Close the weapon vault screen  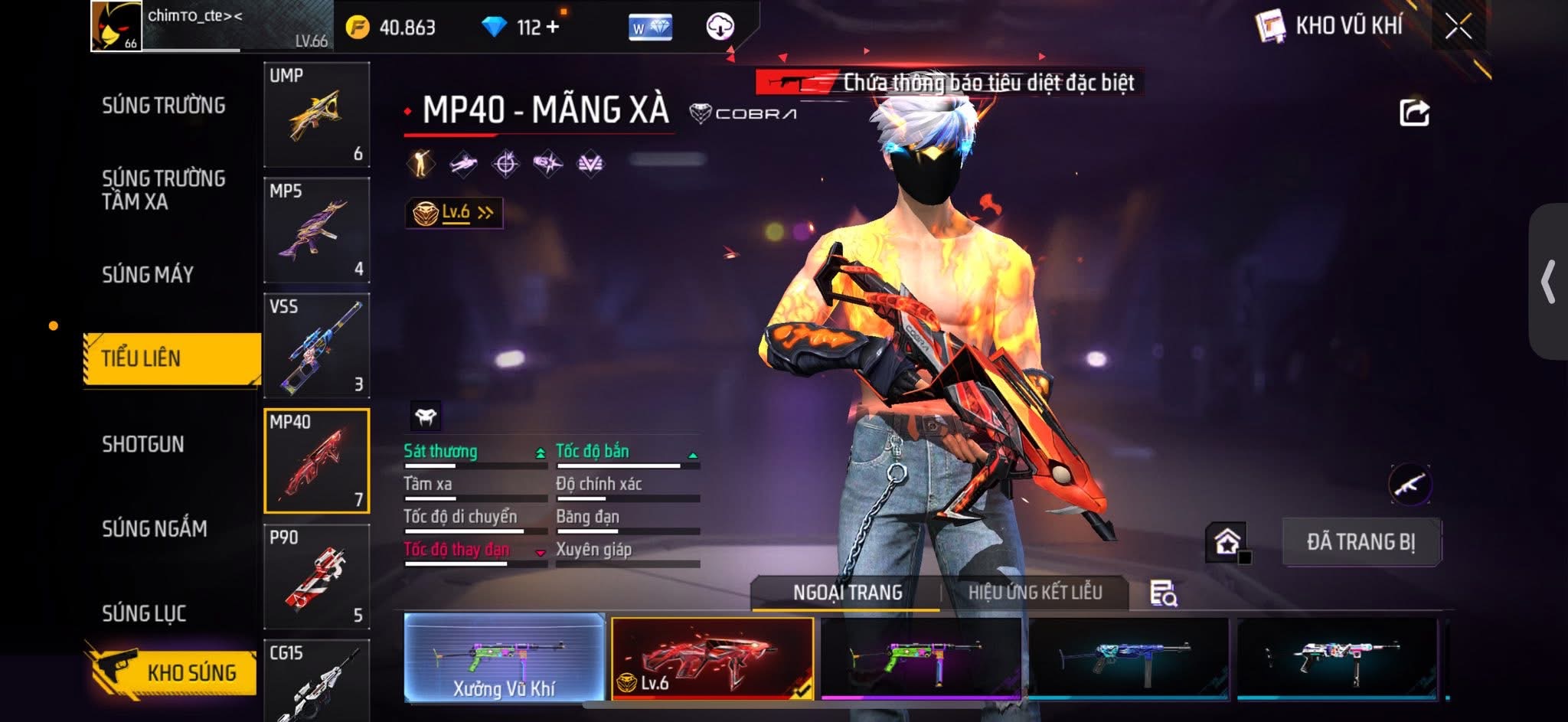pos(1458,27)
